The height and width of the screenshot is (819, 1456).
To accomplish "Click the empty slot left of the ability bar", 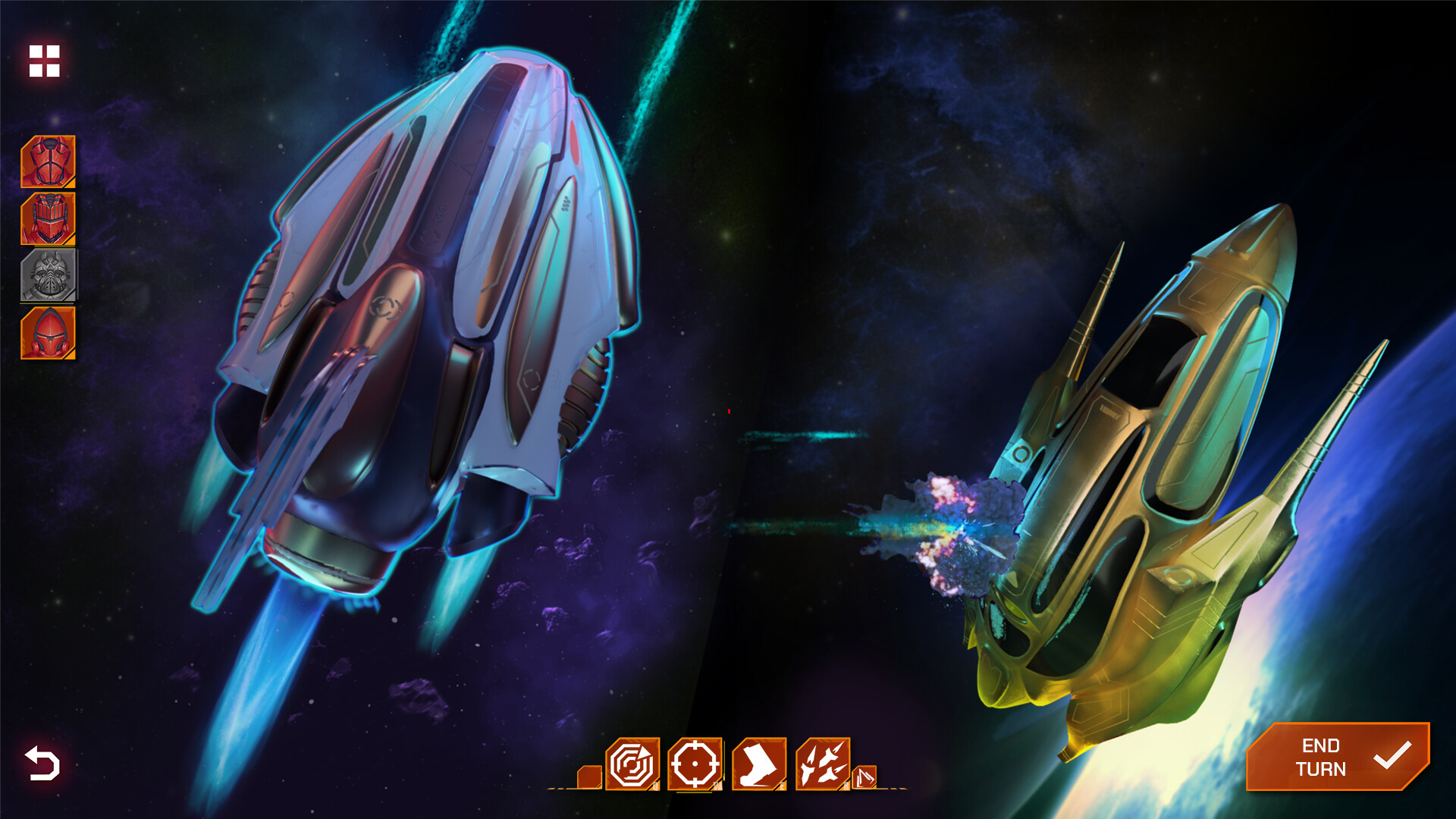I will (x=588, y=778).
